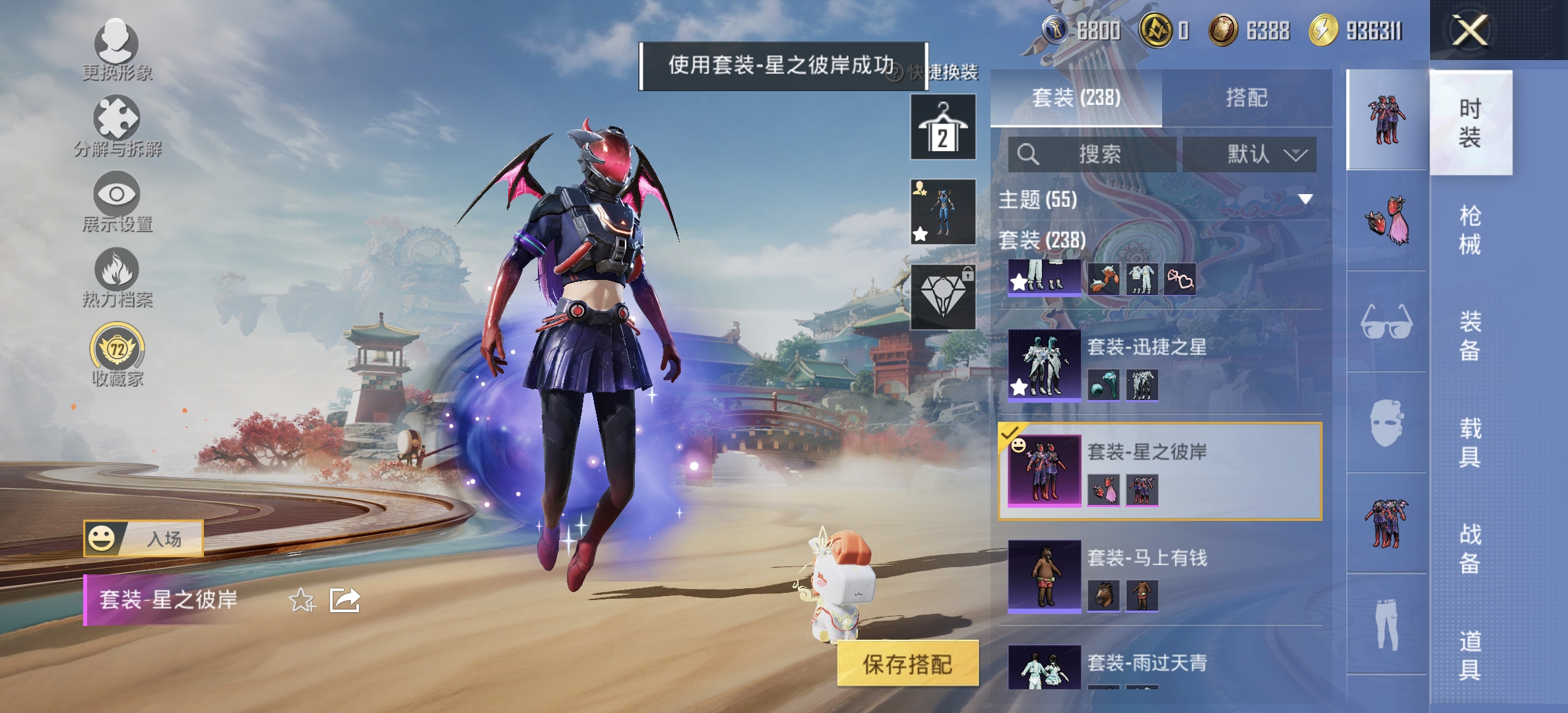
Task: Switch to the 搭配 tab
Action: [1253, 97]
